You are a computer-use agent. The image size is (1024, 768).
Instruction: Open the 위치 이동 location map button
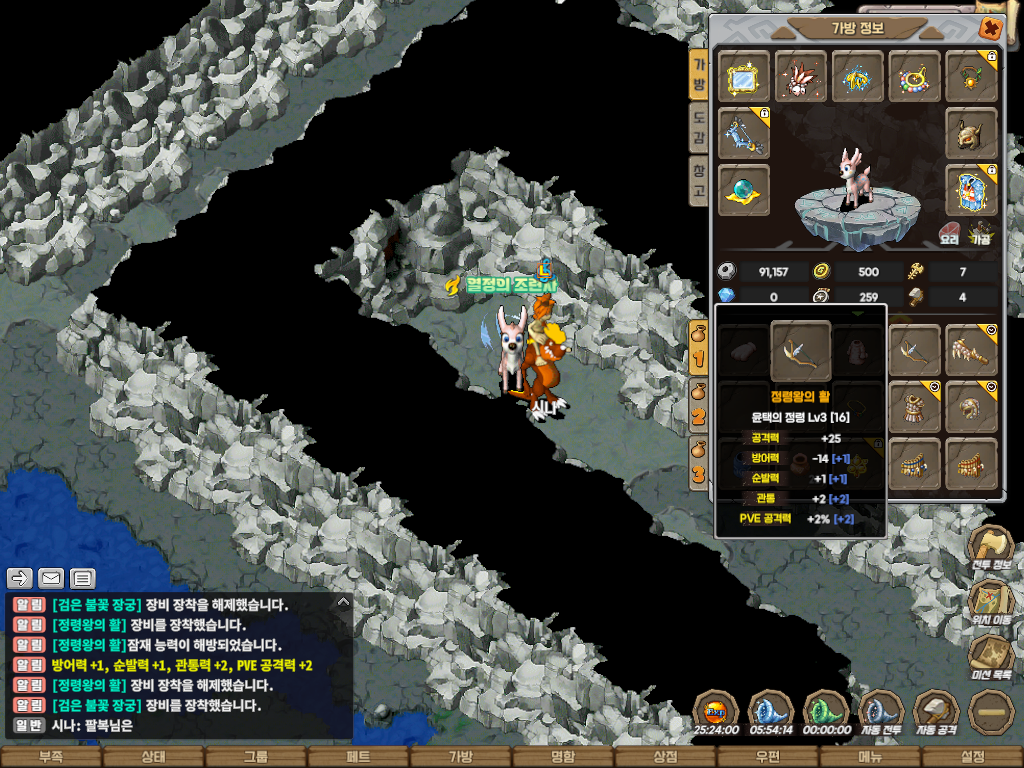[x=991, y=600]
